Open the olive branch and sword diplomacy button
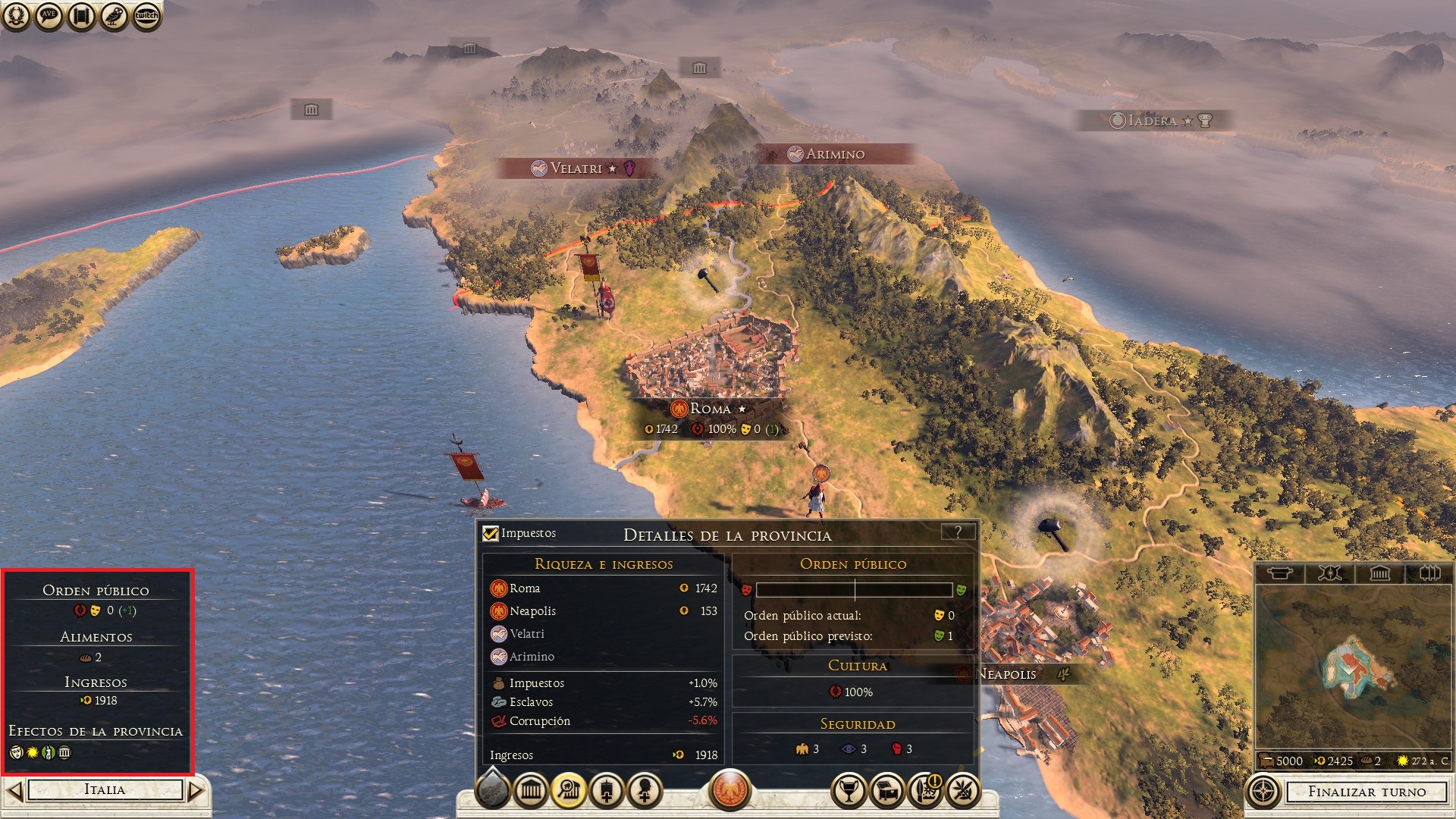 coord(963,792)
